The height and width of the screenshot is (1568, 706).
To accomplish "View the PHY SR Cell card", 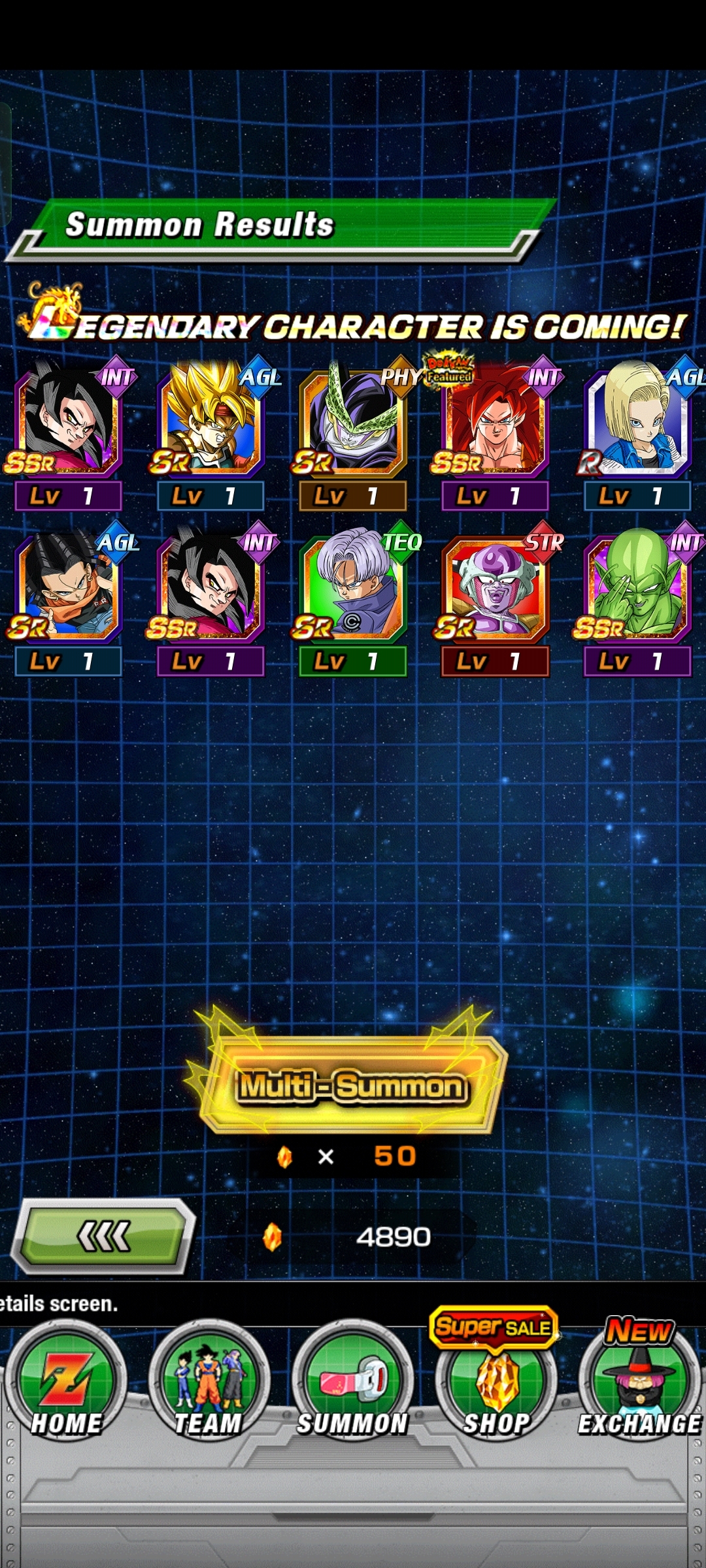I will [x=352, y=421].
